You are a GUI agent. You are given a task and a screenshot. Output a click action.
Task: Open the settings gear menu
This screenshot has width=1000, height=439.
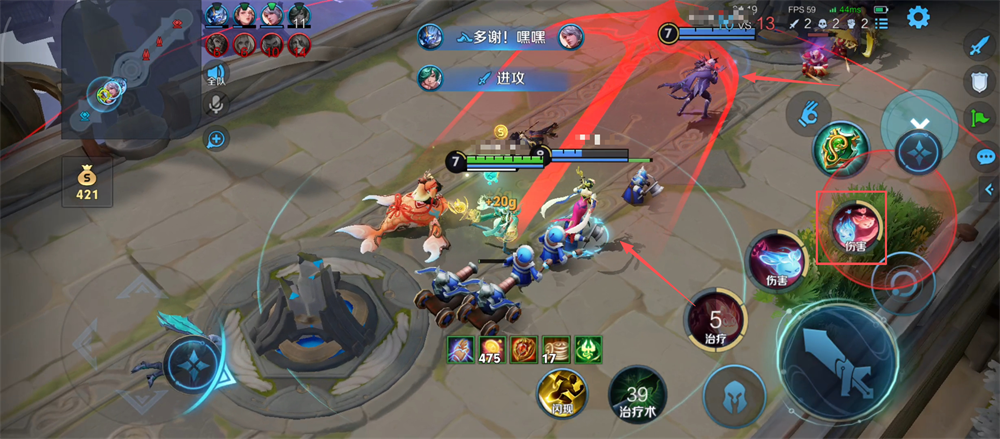[917, 17]
